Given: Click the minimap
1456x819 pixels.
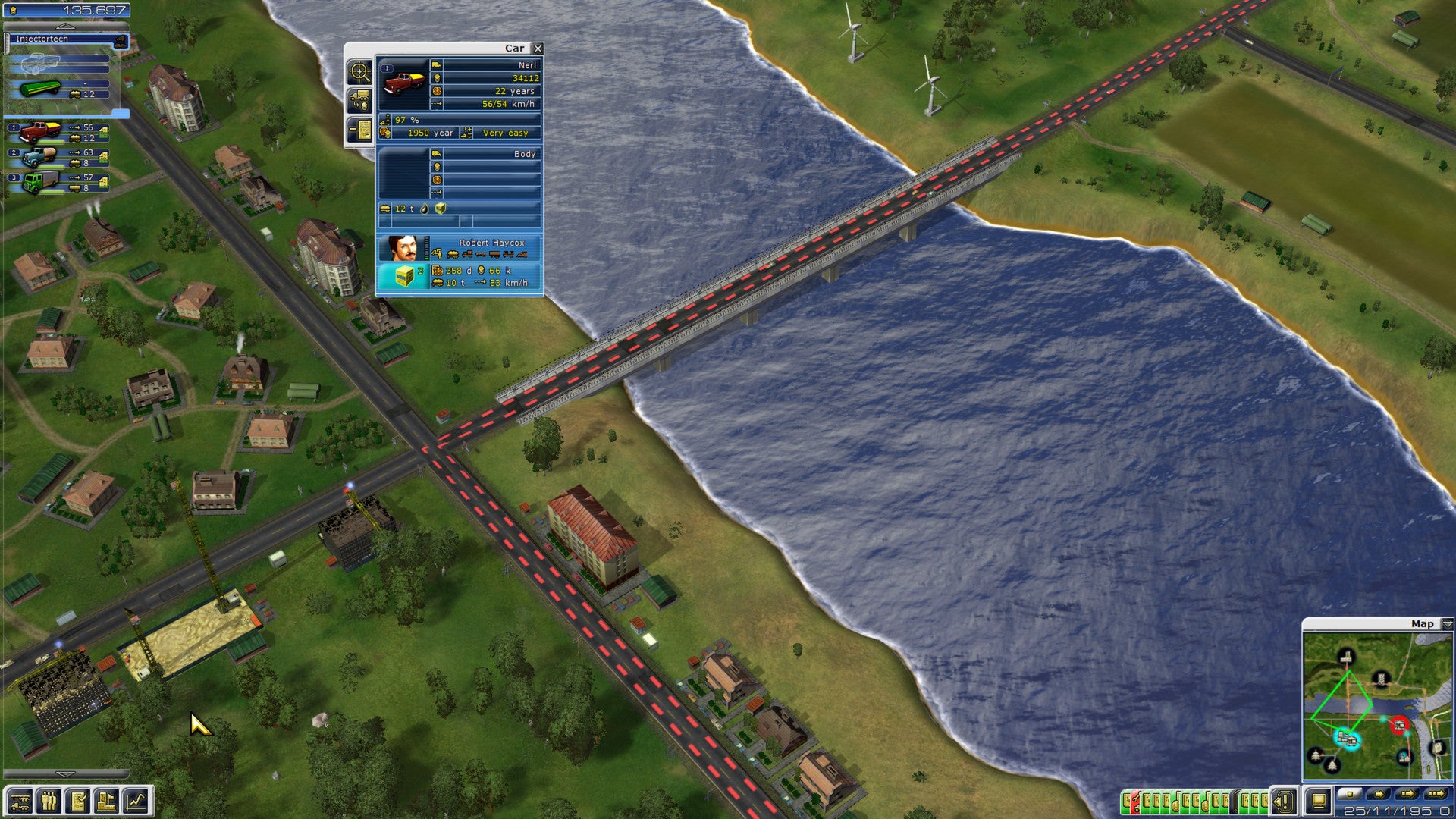Looking at the screenshot, I should pyautogui.click(x=1376, y=705).
